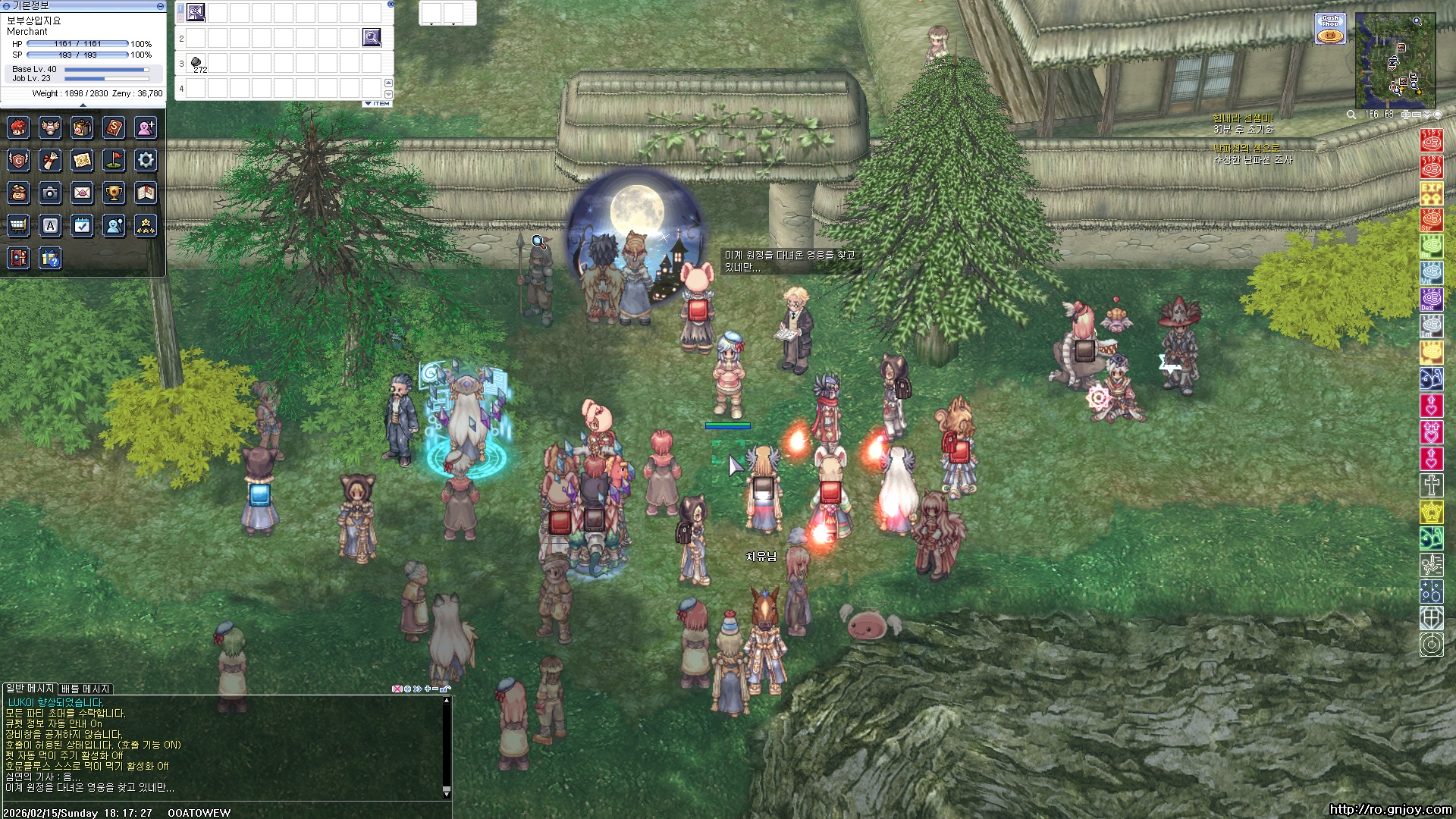Open the camera screenshot icon
Image resolution: width=1456 pixels, height=819 pixels.
[x=50, y=193]
